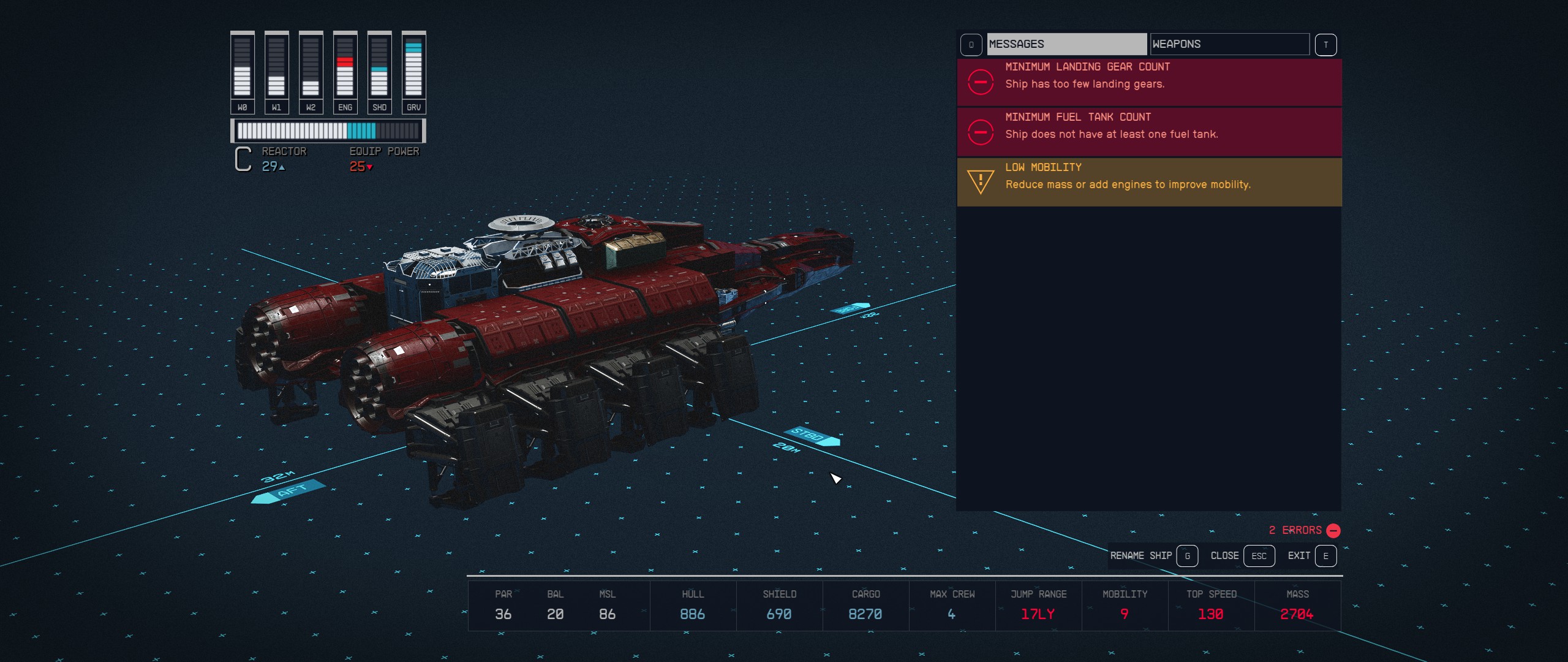Select the Messages tab
The image size is (1568, 662).
coord(1066,44)
